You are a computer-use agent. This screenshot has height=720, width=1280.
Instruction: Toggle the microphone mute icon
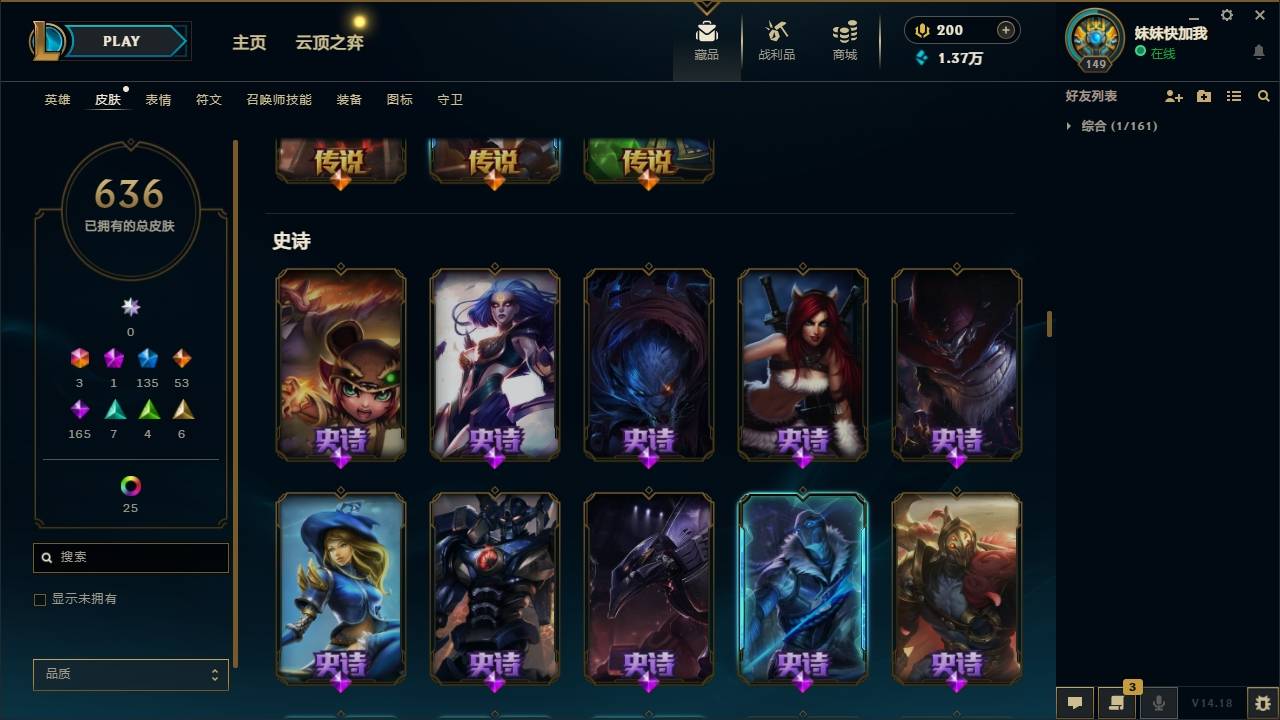tap(1160, 704)
